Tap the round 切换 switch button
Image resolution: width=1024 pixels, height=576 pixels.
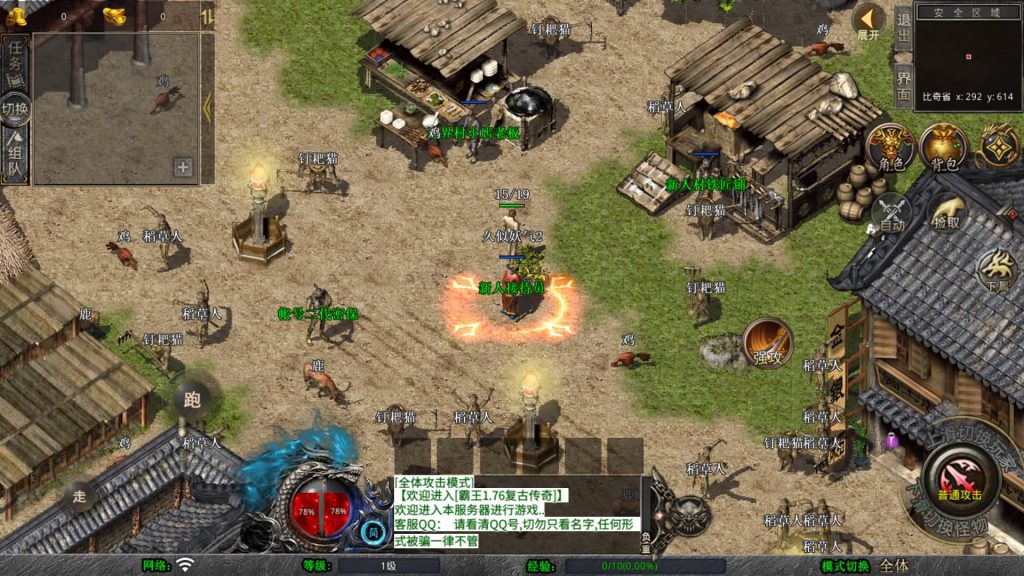tap(16, 108)
